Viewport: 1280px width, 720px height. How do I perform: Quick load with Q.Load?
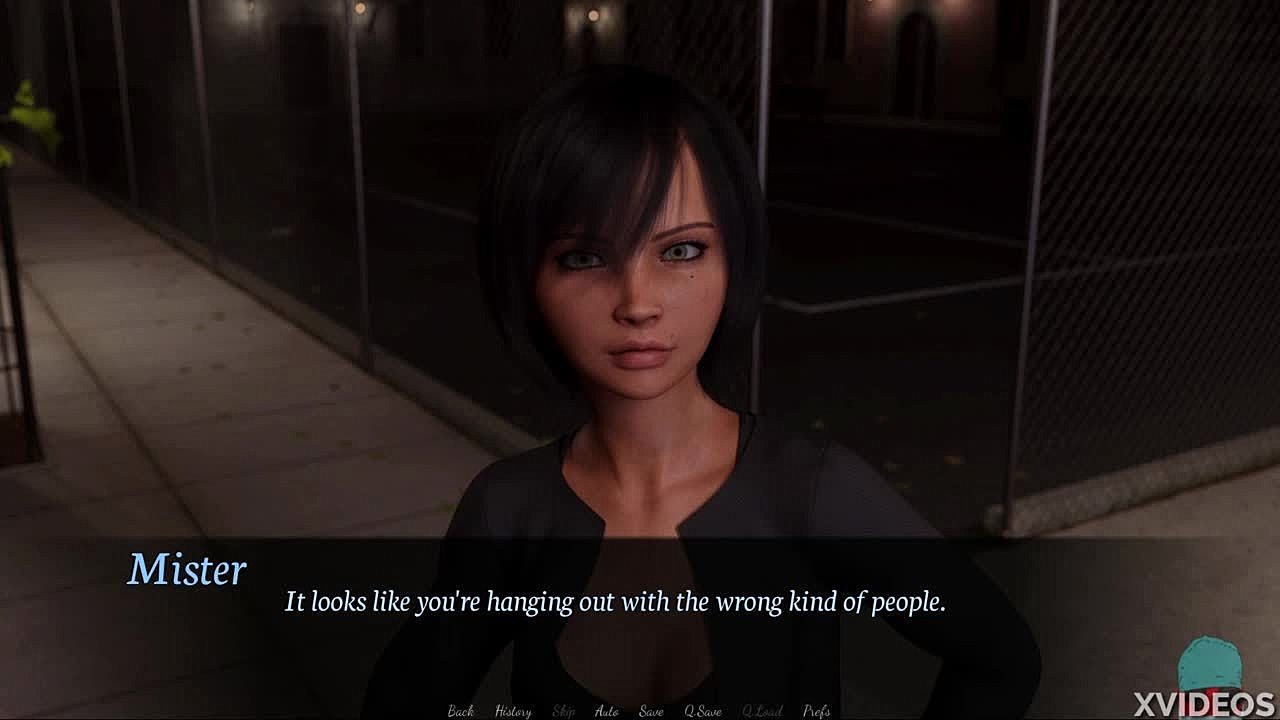[x=762, y=711]
